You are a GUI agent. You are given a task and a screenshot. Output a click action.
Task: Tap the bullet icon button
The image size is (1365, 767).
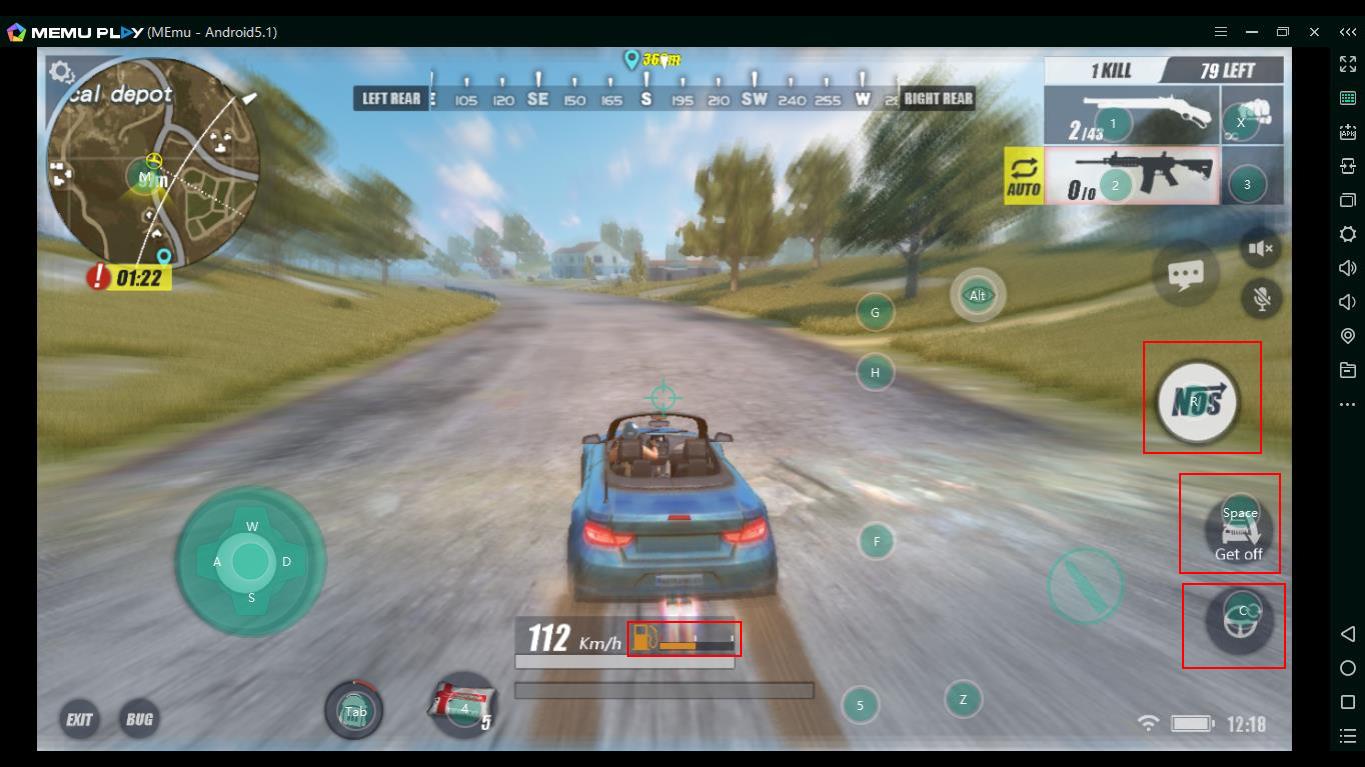click(x=1085, y=585)
